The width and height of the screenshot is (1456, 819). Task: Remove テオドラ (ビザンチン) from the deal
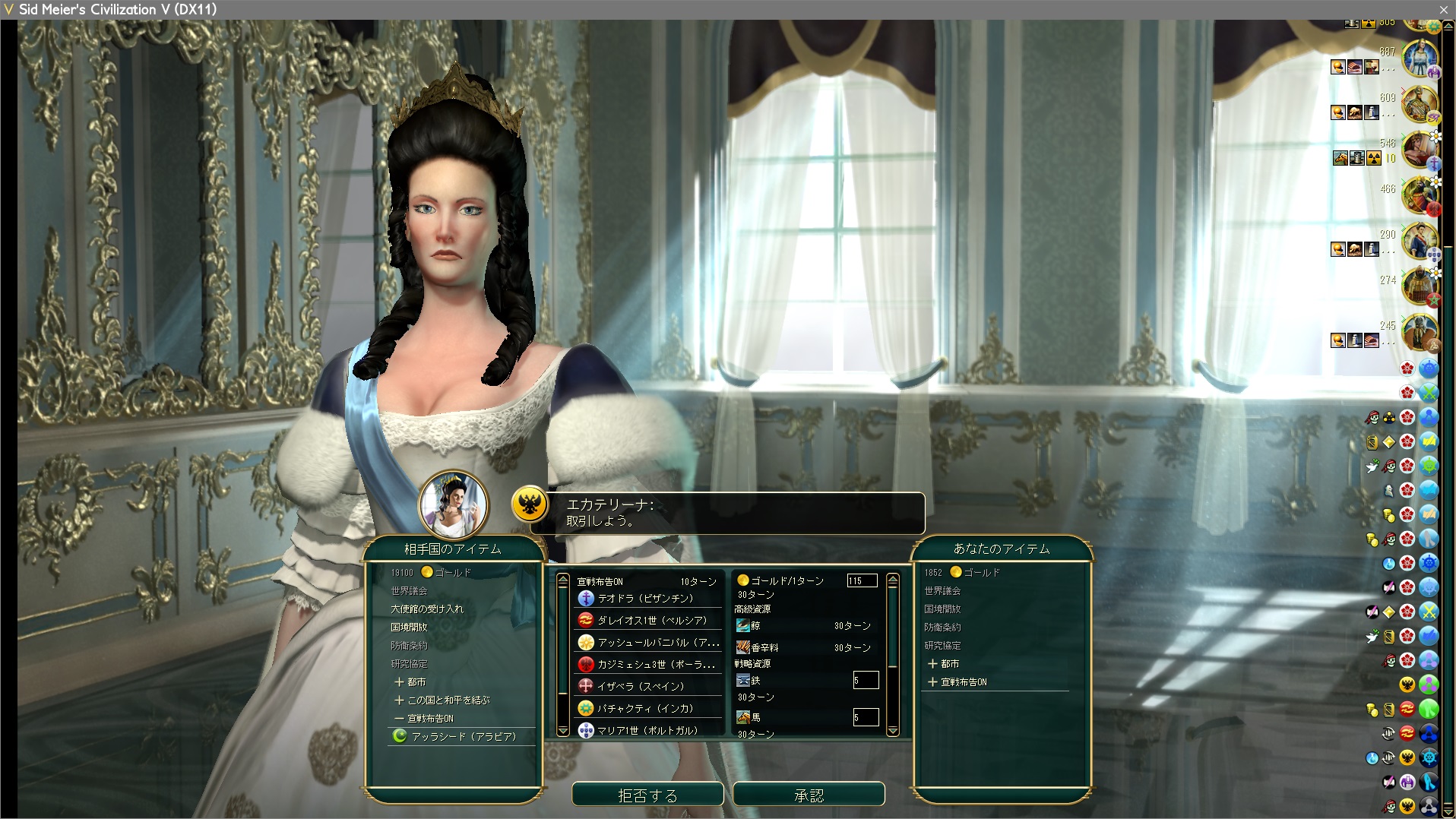tap(645, 599)
